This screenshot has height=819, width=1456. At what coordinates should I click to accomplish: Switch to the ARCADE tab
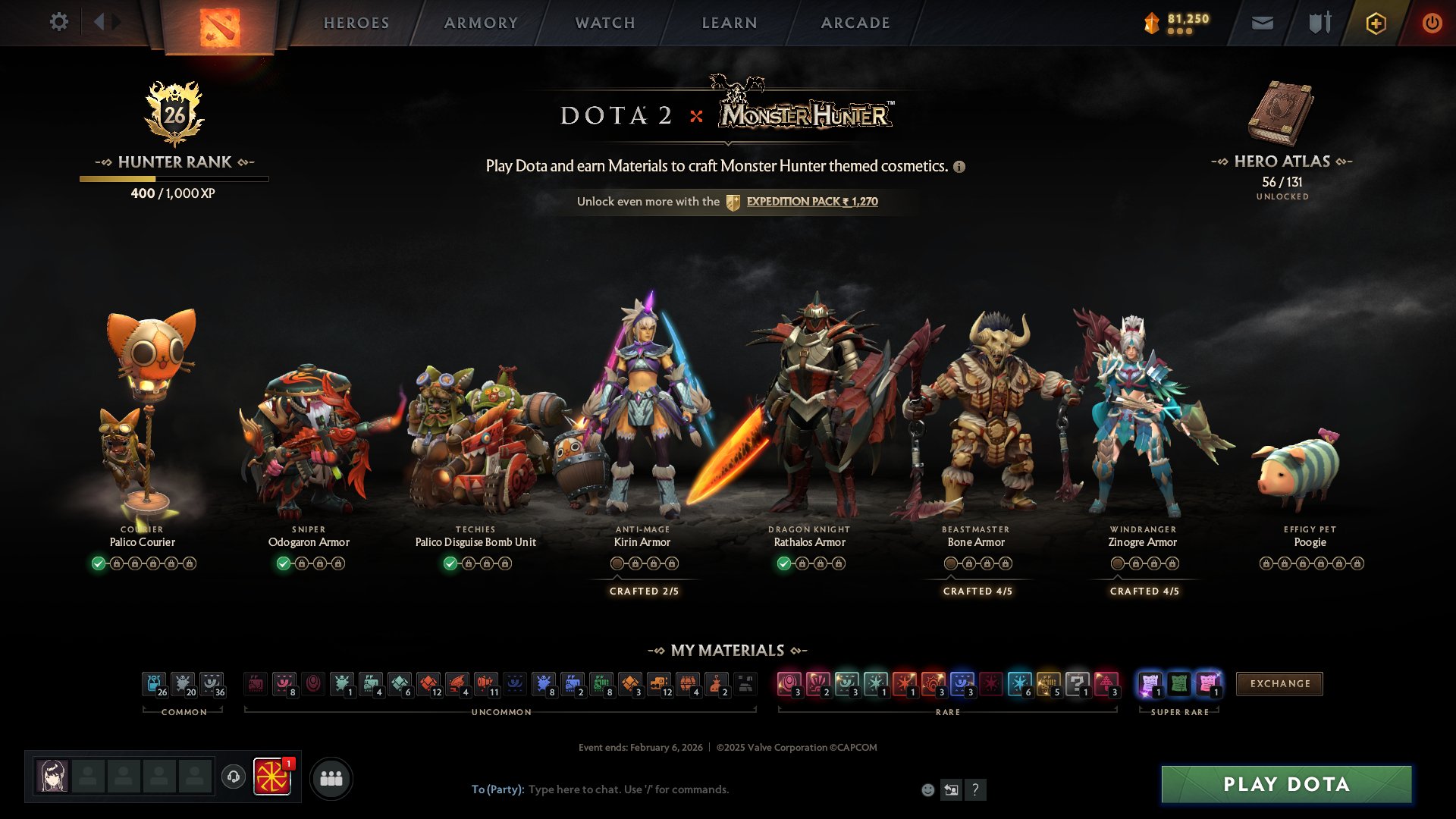coord(855,23)
